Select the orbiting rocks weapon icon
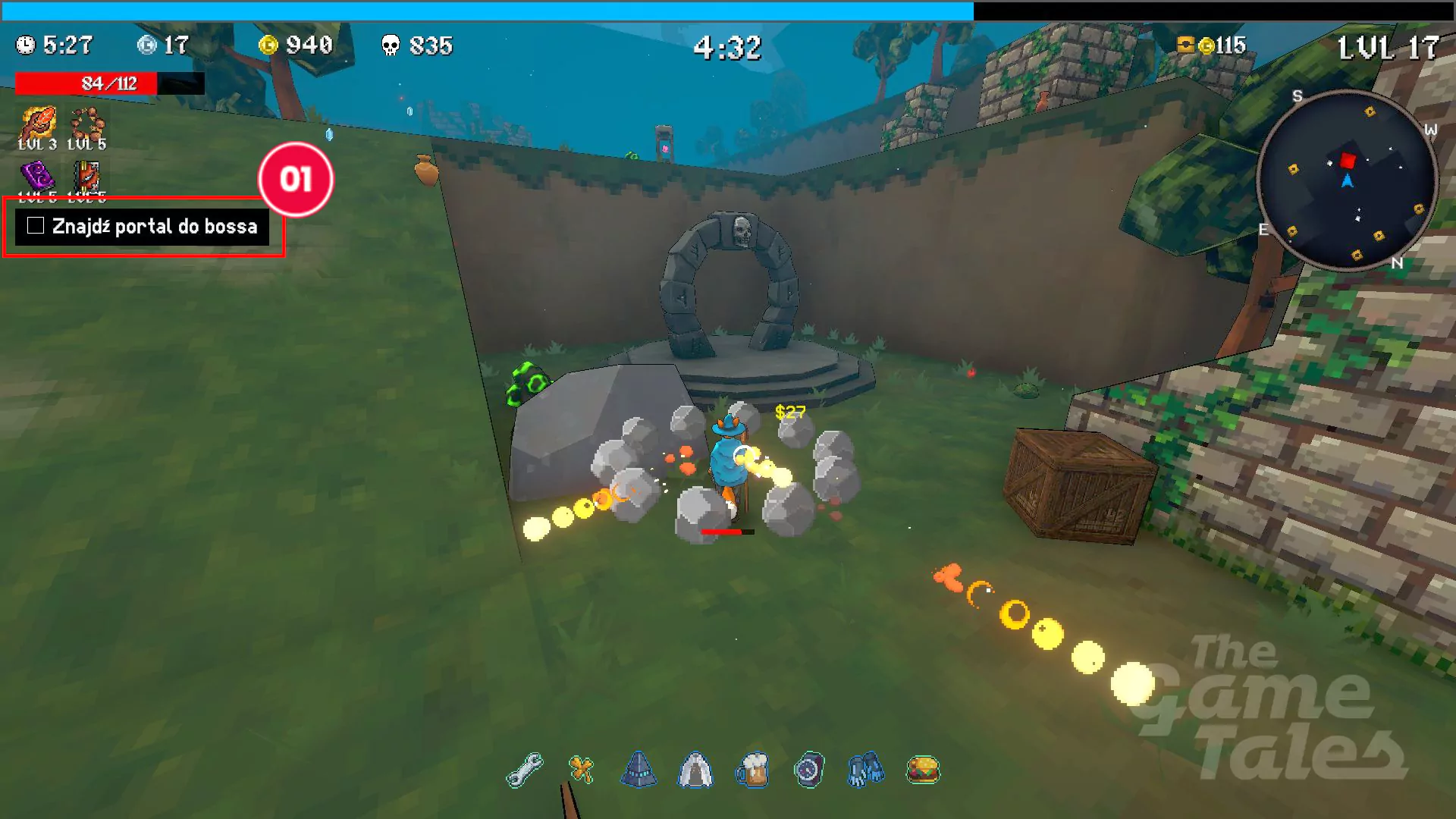The width and height of the screenshot is (1456, 819). [x=86, y=123]
